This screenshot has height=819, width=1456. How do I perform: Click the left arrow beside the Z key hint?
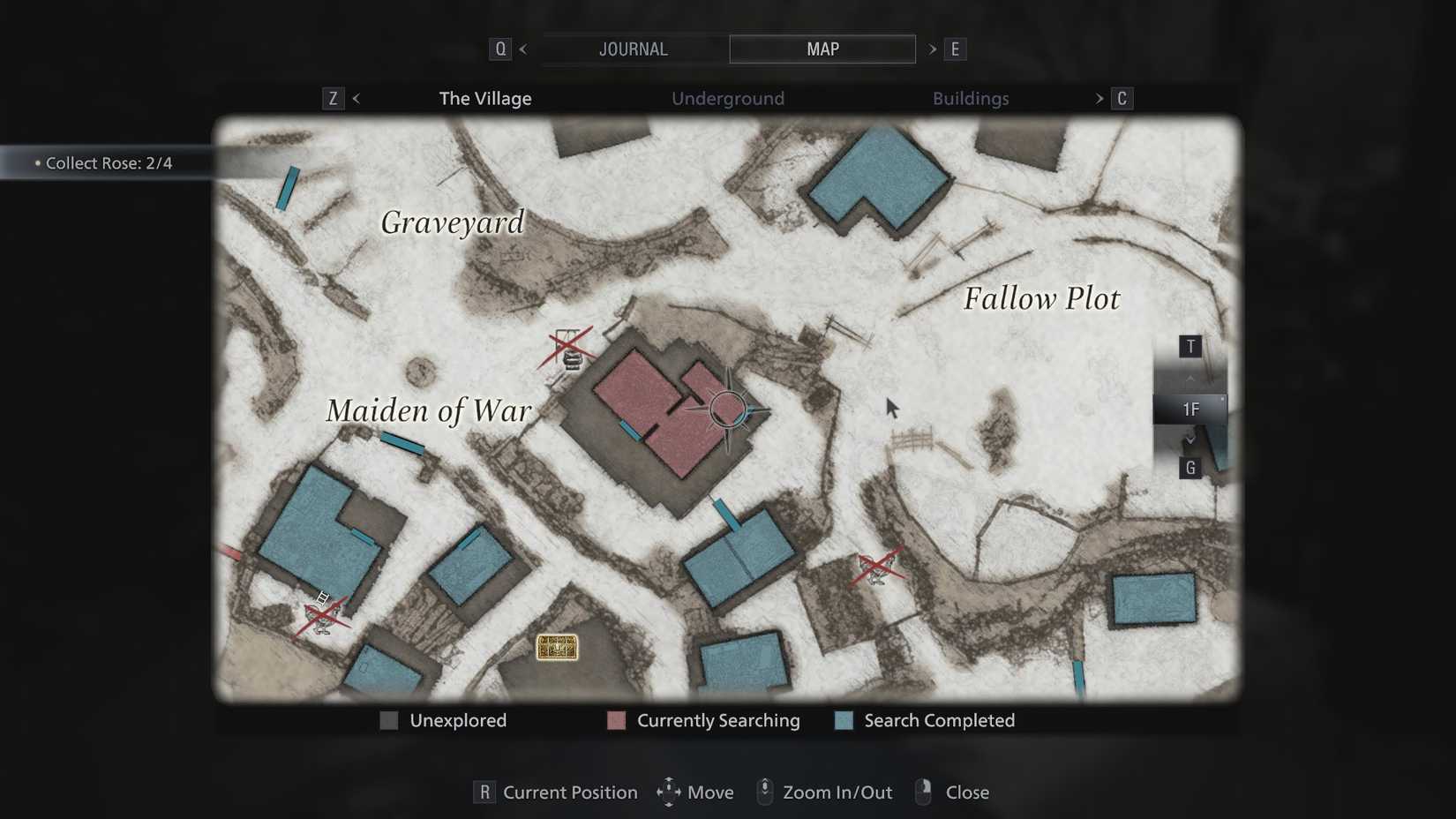356,98
